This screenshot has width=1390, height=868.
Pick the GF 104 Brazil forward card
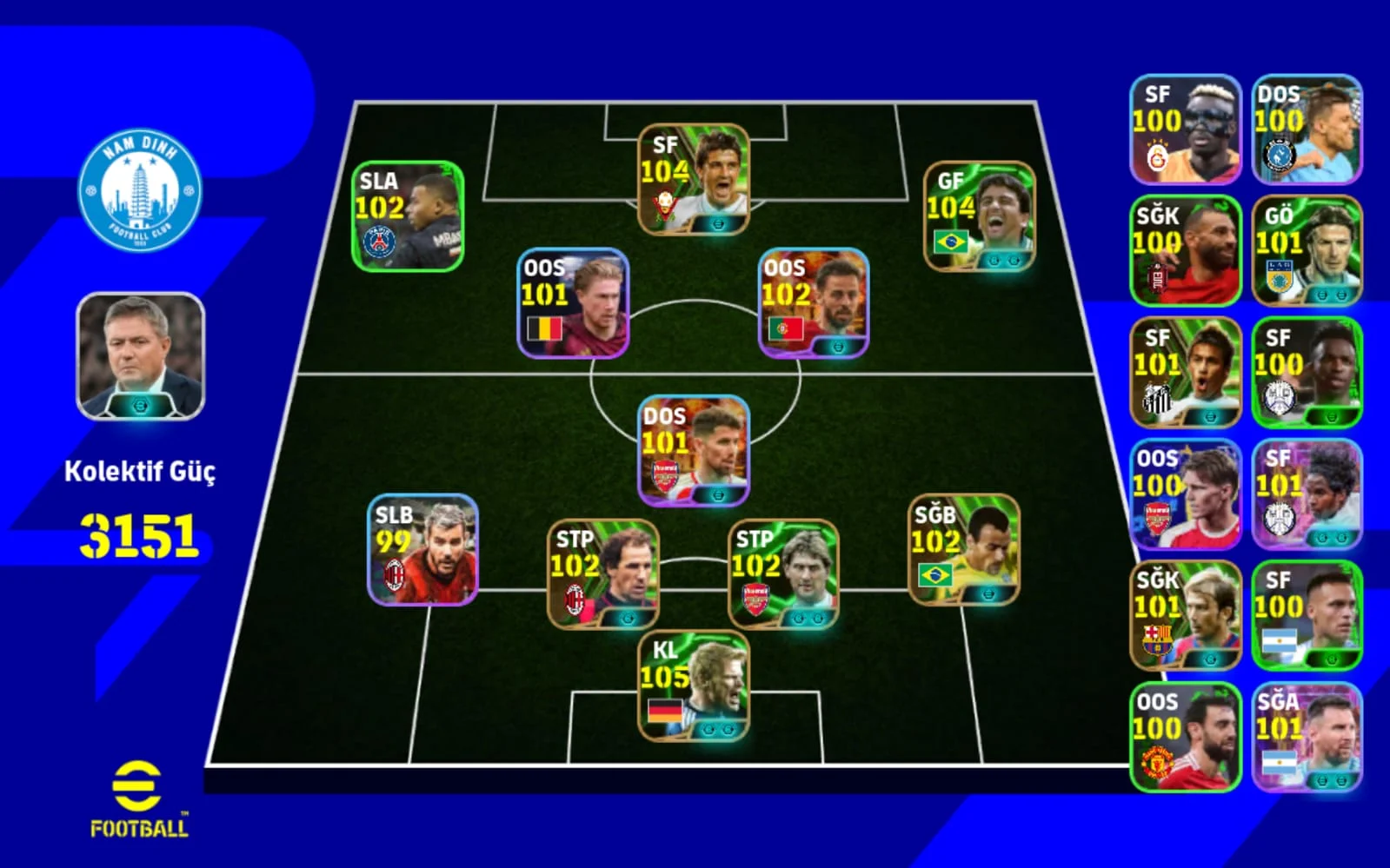pyautogui.click(x=979, y=216)
